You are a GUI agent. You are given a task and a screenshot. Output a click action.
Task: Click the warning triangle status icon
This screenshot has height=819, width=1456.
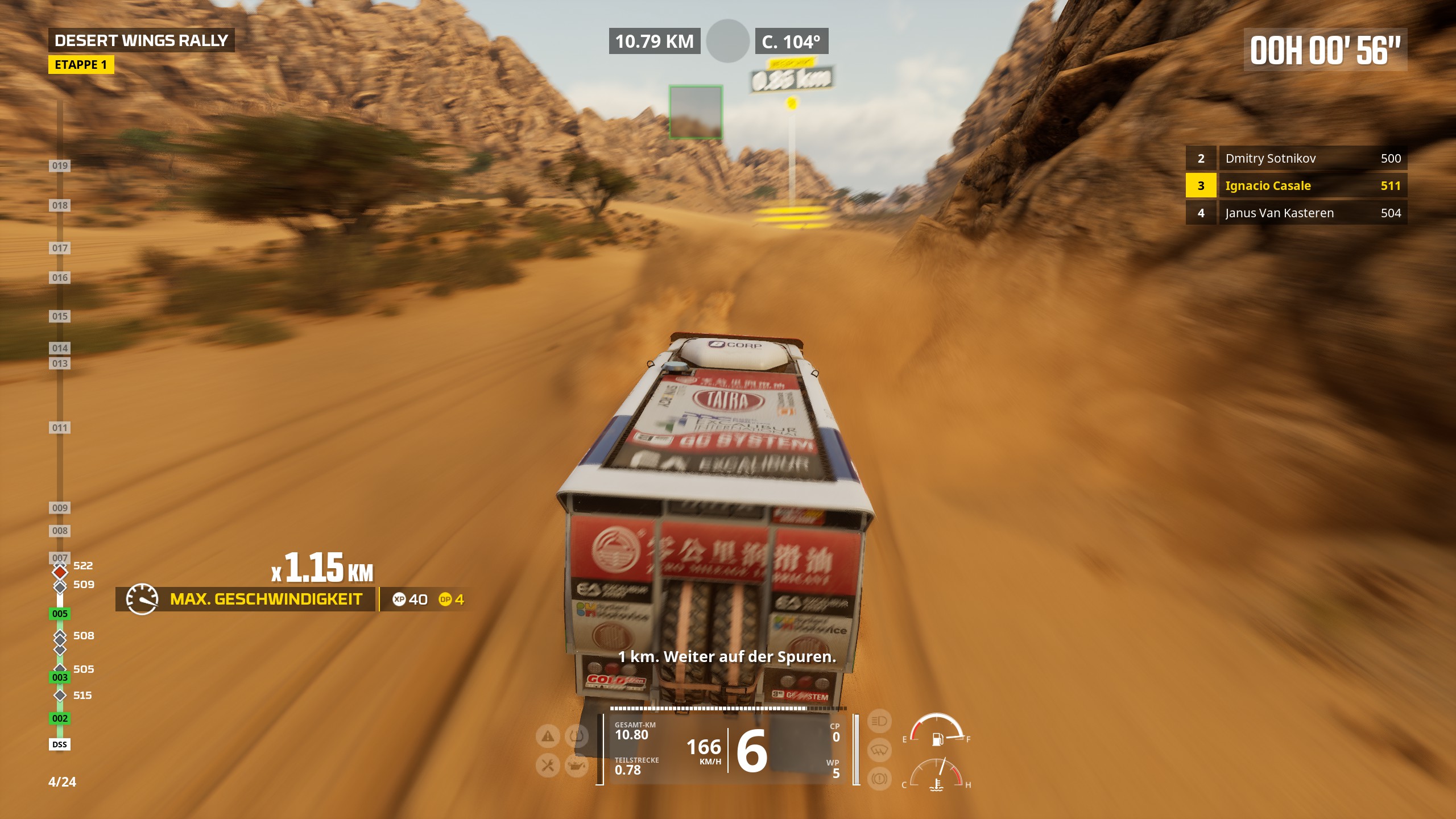pos(548,737)
